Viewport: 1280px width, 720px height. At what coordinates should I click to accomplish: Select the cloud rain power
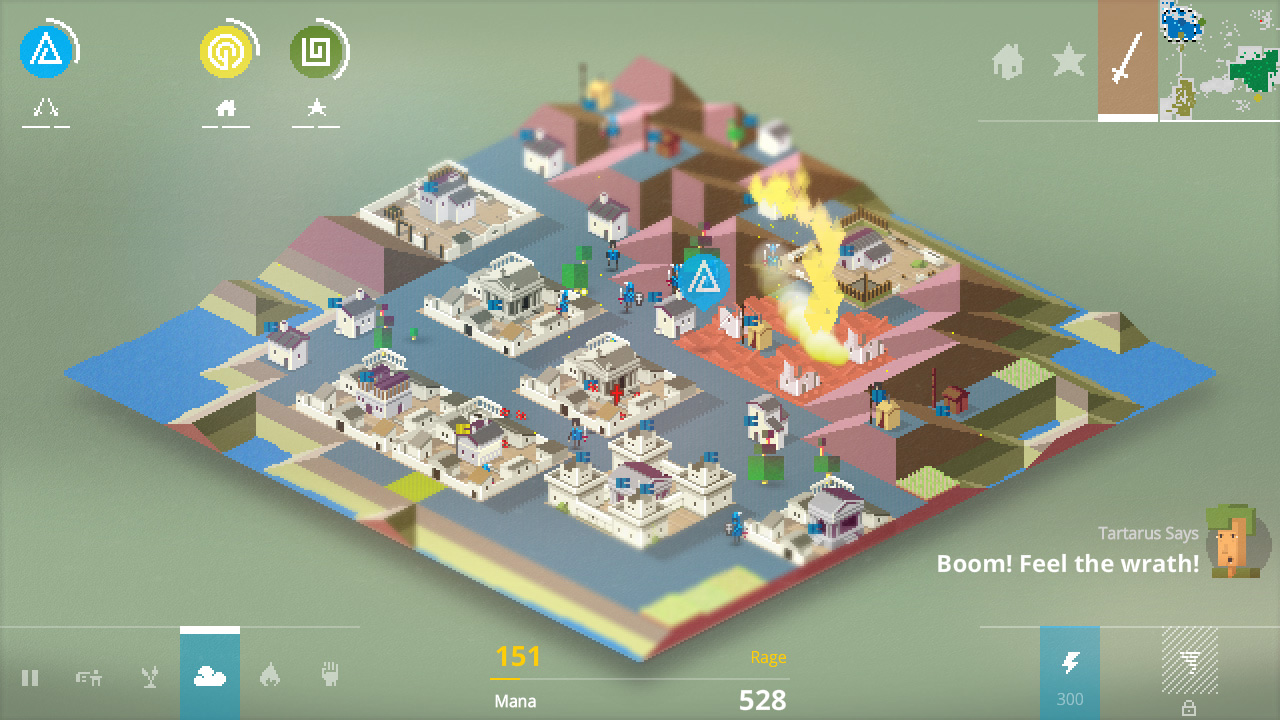(x=210, y=675)
